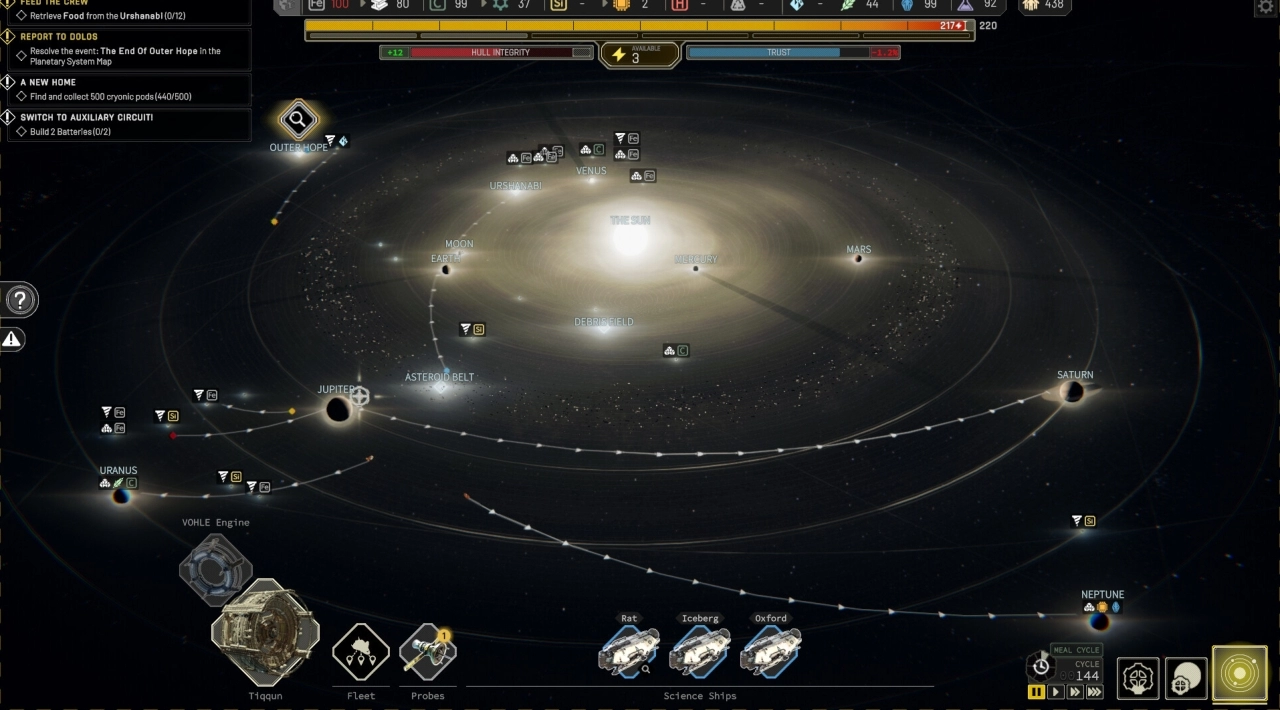Select the Iceberg science ship
This screenshot has width=1280, height=710.
700,652
